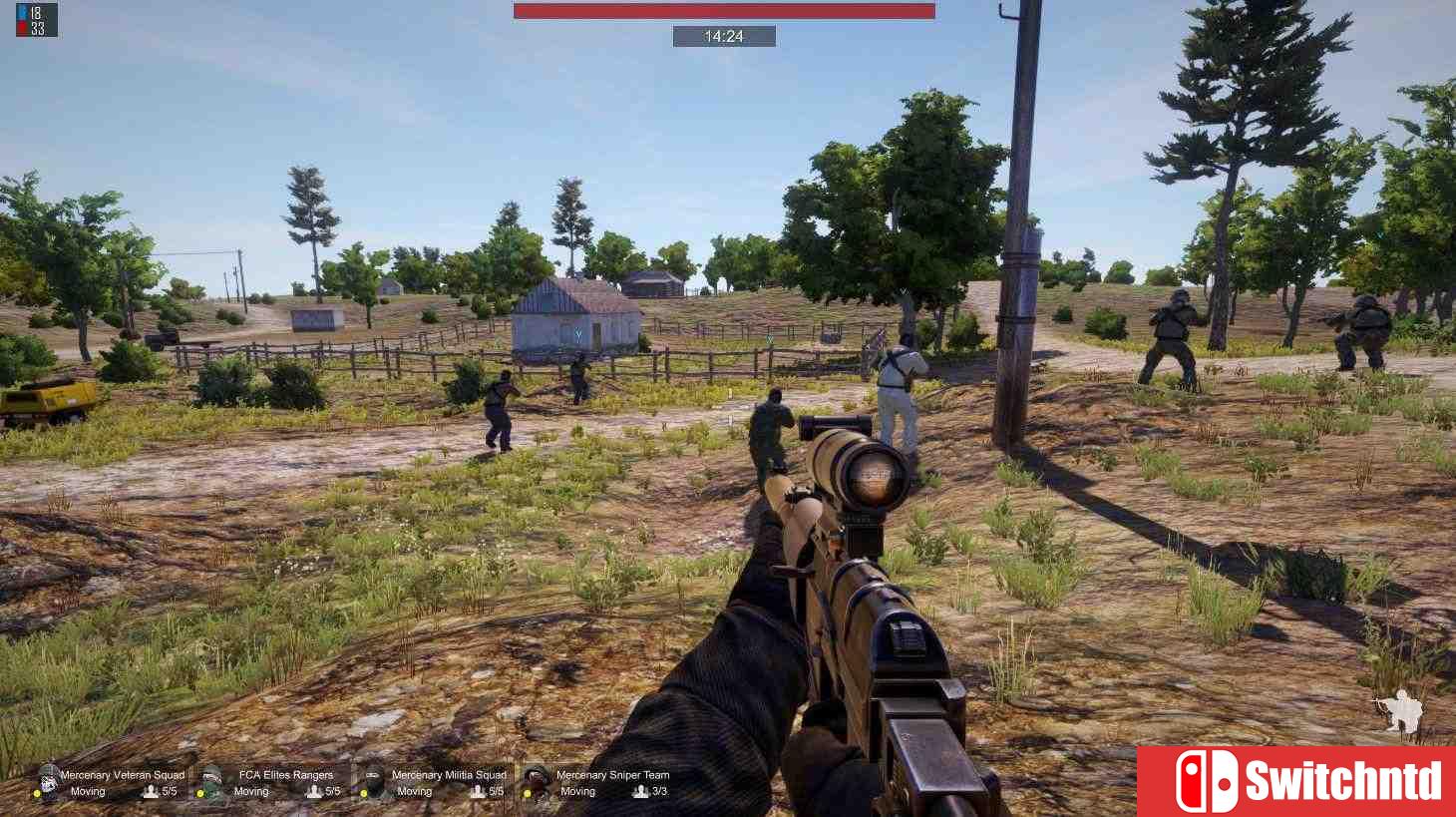This screenshot has width=1456, height=817.
Task: Toggle the yellow status dot on Militia Squad
Action: pyautogui.click(x=365, y=793)
